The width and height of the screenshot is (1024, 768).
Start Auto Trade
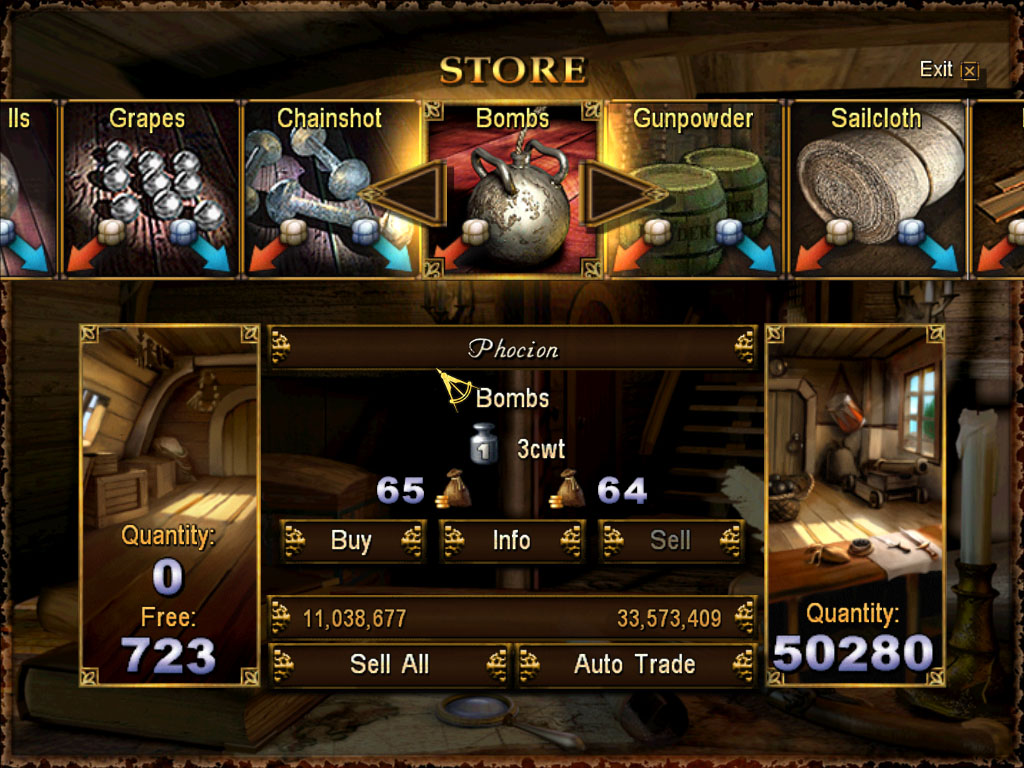click(634, 664)
